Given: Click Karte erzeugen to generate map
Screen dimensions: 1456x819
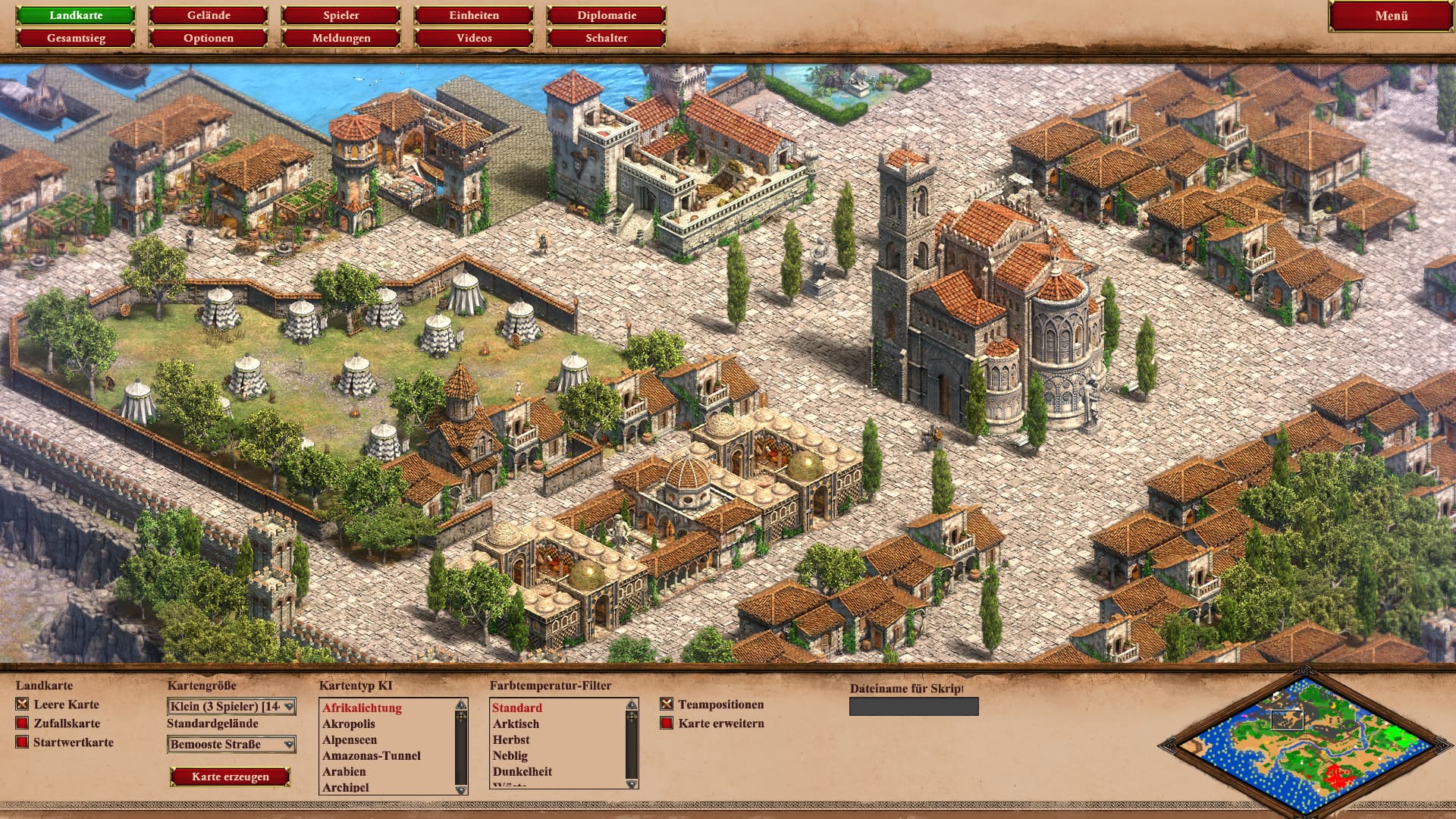Looking at the screenshot, I should [x=231, y=777].
